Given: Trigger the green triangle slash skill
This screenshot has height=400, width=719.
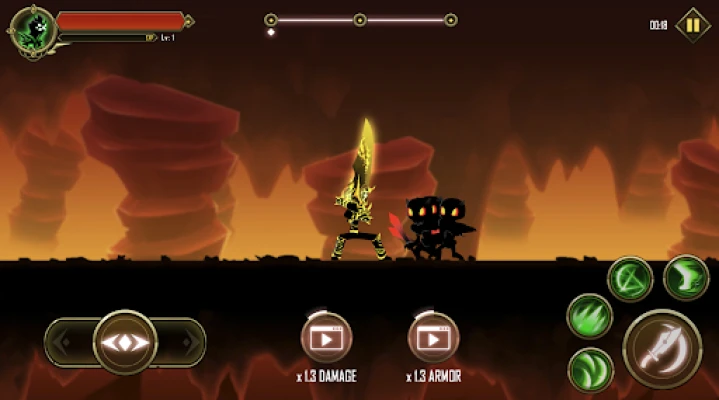Looking at the screenshot, I should click(x=630, y=279).
